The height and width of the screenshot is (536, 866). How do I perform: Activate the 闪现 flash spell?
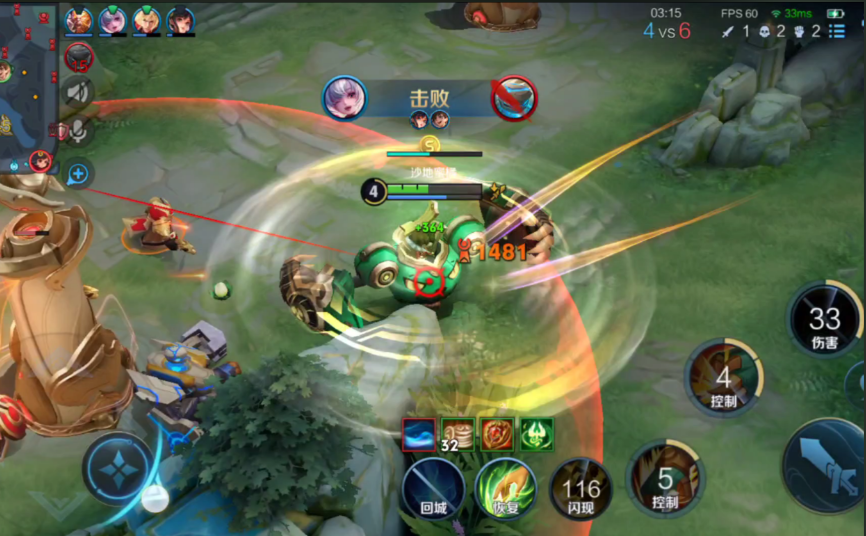580,490
